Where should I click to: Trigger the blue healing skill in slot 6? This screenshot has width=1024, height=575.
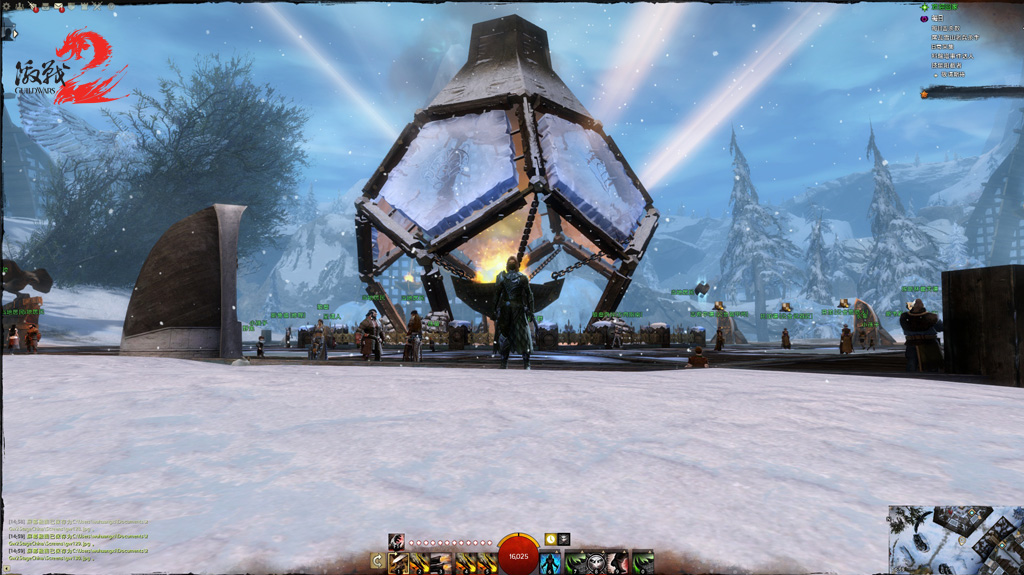[x=550, y=562]
